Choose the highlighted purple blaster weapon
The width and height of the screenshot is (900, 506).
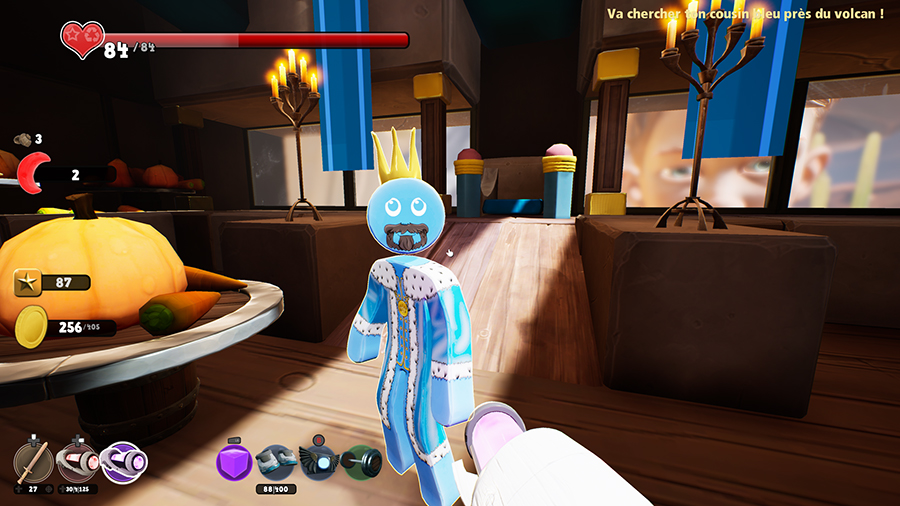124,462
